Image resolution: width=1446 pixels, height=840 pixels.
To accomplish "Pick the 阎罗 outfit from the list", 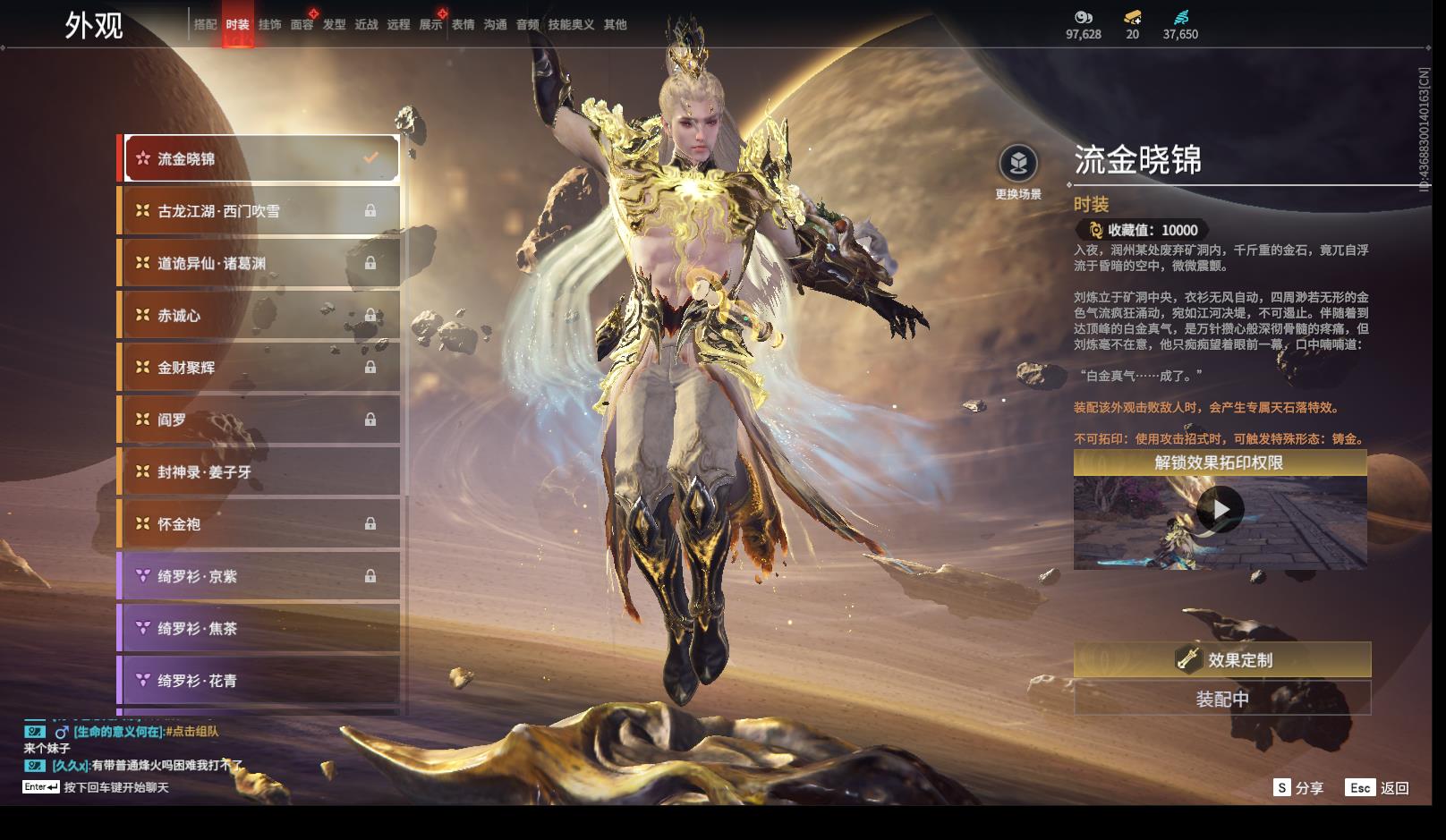I will point(260,420).
